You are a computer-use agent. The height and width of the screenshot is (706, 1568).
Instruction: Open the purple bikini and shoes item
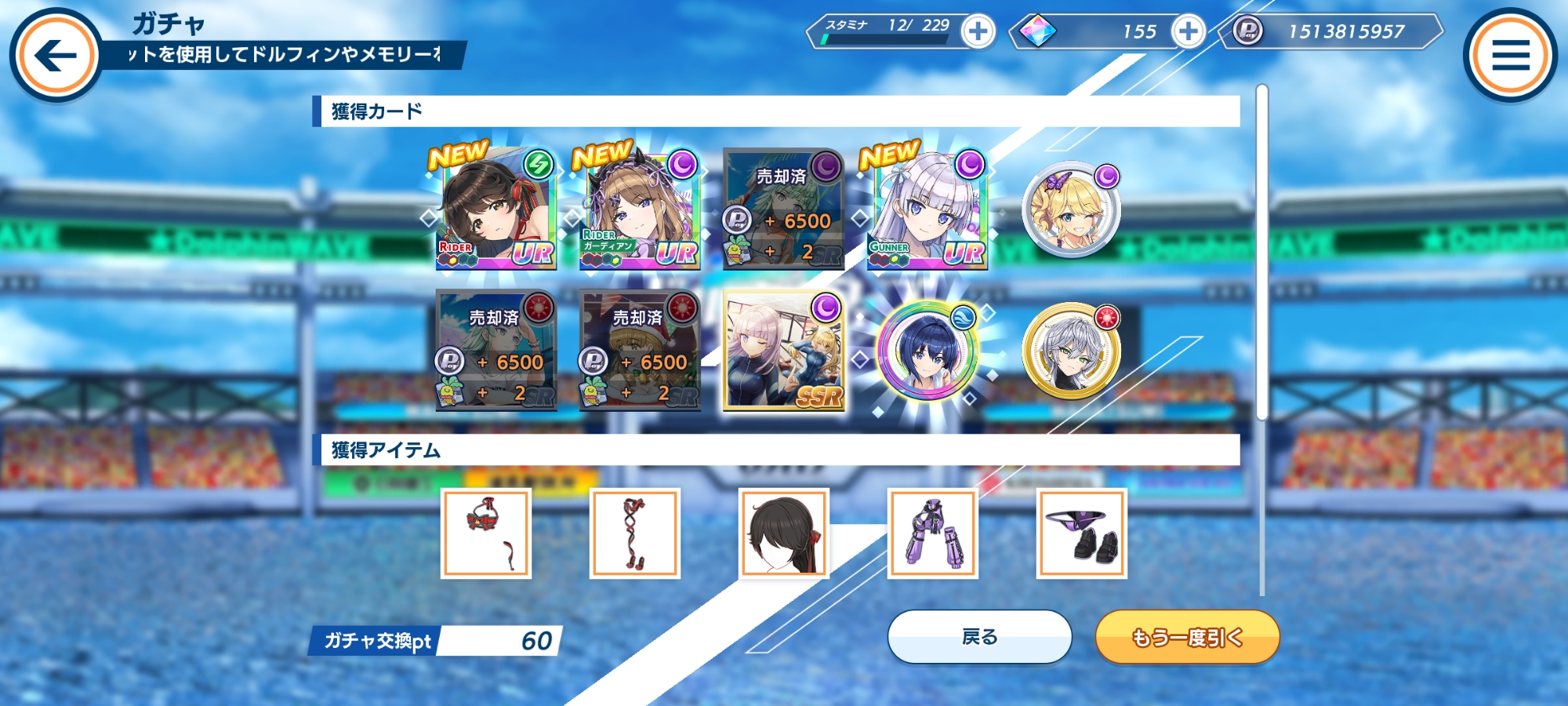click(x=1082, y=533)
